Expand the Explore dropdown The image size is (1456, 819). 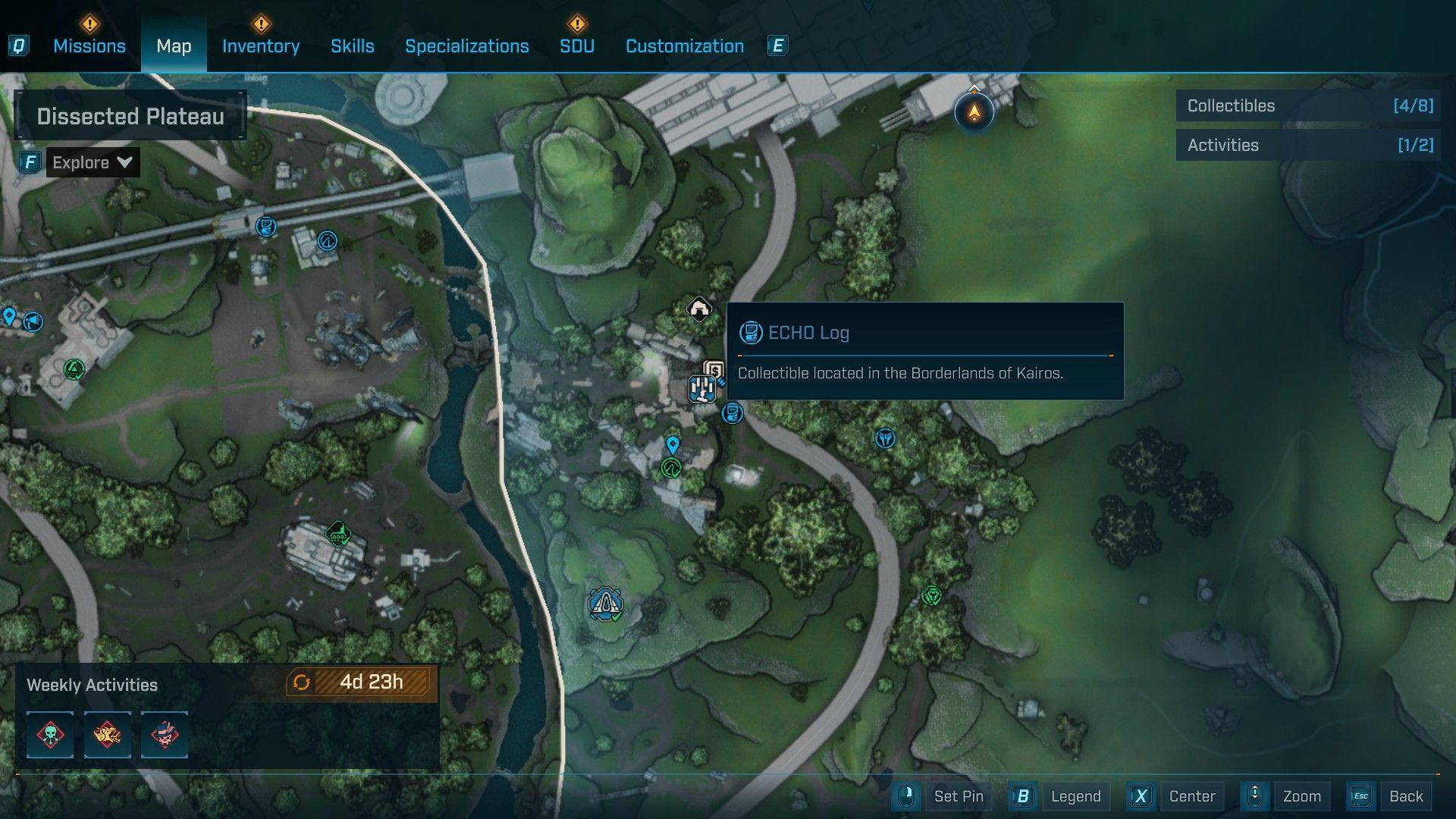click(93, 162)
